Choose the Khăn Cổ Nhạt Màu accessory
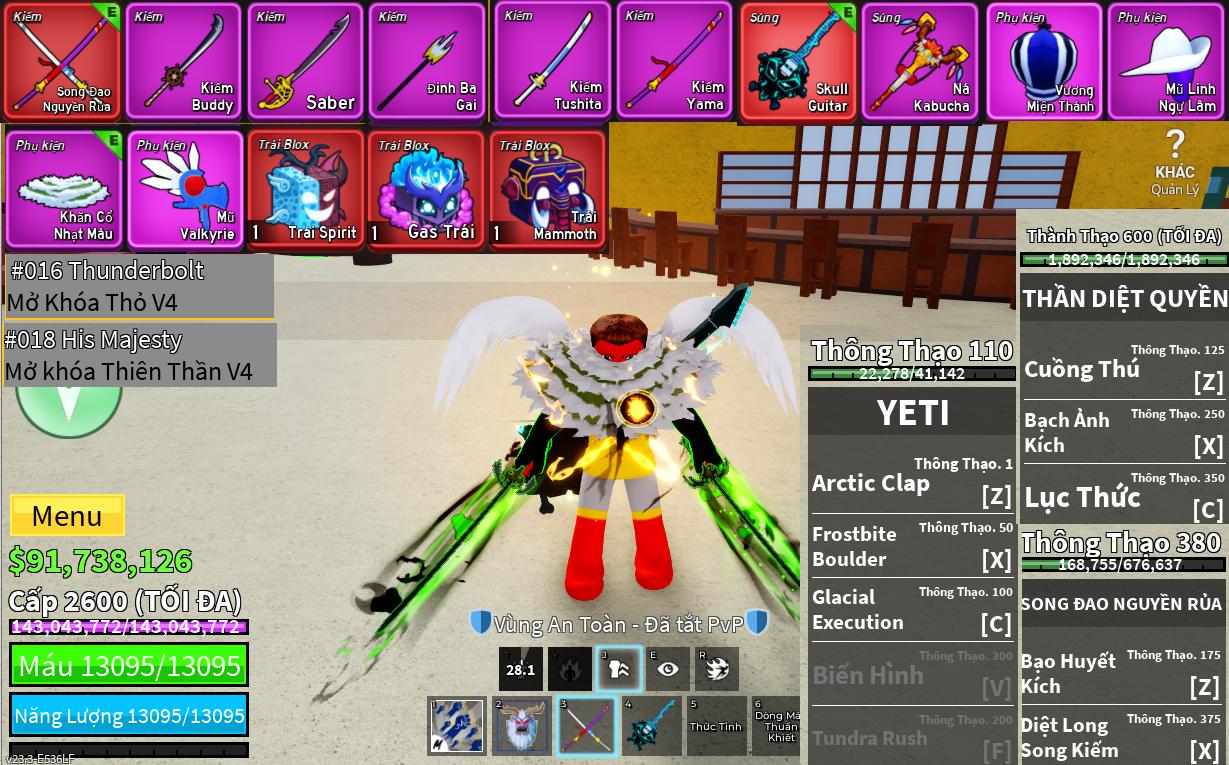Screen dimensions: 1229x765 coord(63,190)
